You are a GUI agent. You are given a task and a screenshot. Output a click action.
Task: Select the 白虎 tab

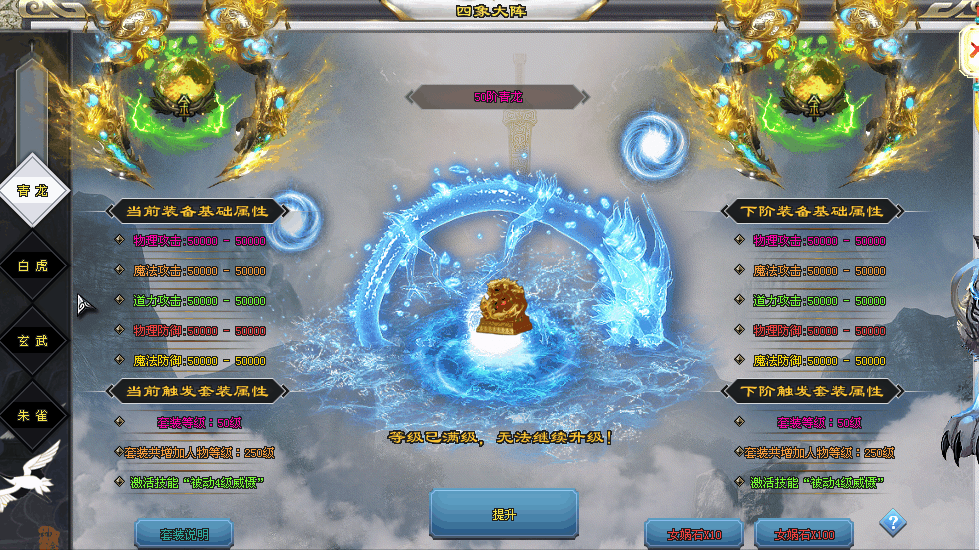pos(33,266)
